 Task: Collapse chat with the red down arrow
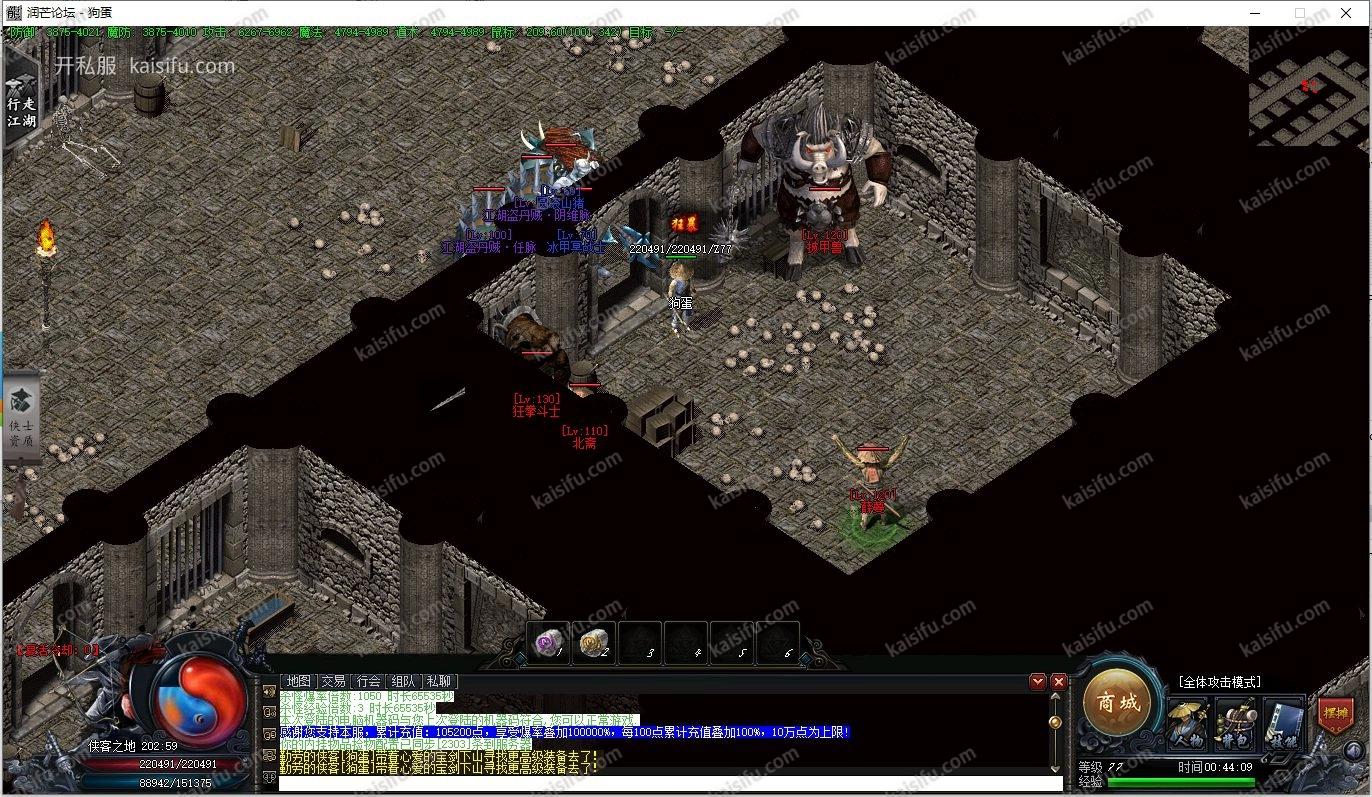click(x=1038, y=682)
